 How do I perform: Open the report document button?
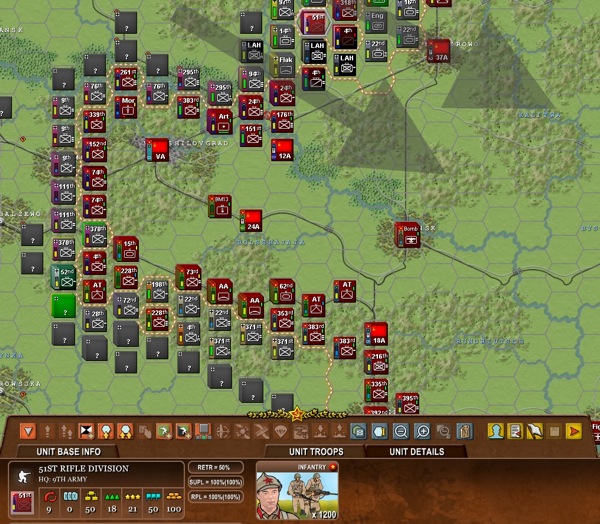pyautogui.click(x=515, y=431)
